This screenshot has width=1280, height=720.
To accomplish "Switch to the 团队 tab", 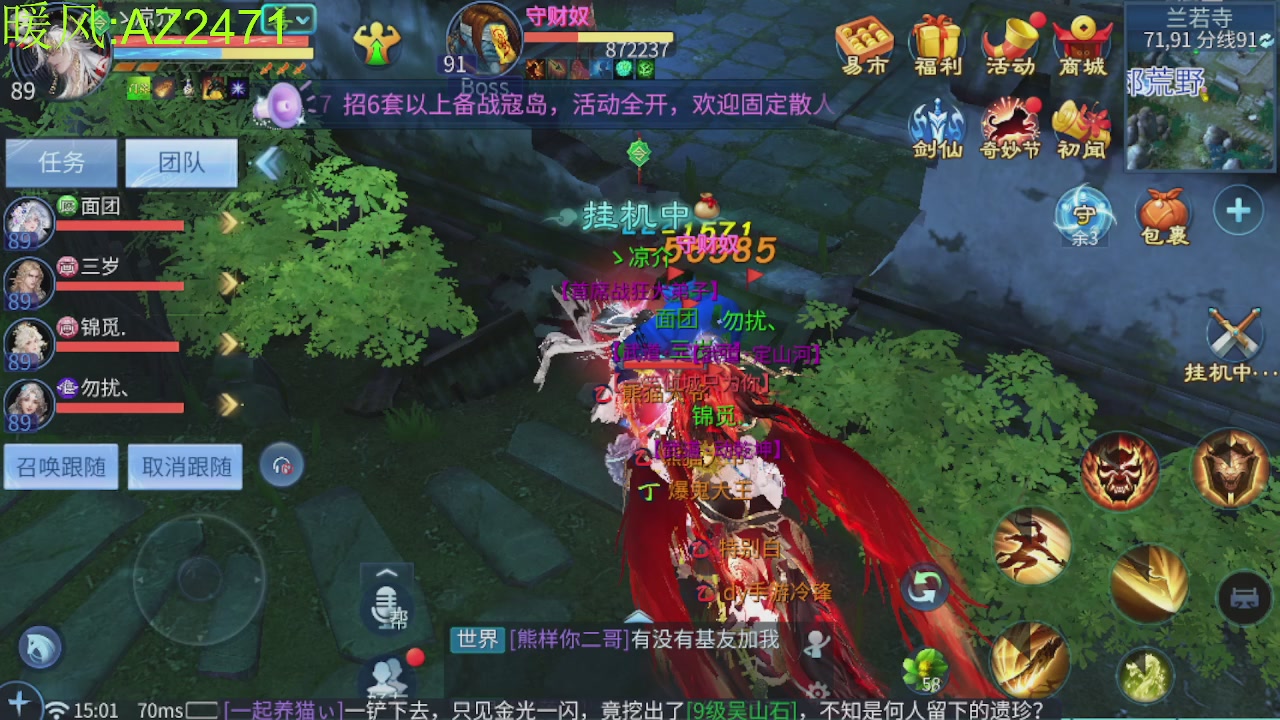I will click(x=181, y=163).
